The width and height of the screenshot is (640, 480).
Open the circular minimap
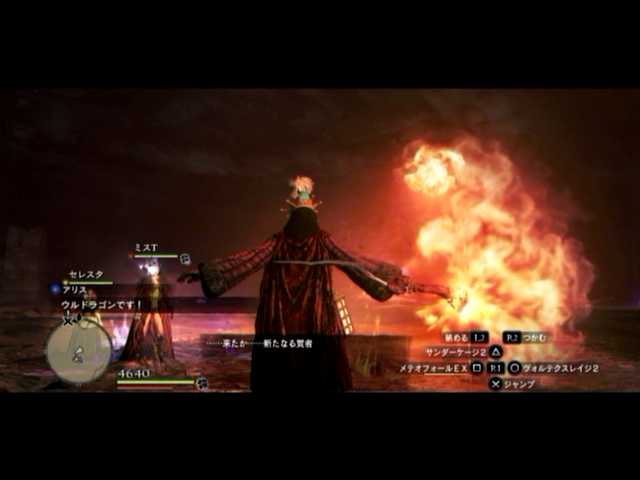[78, 350]
